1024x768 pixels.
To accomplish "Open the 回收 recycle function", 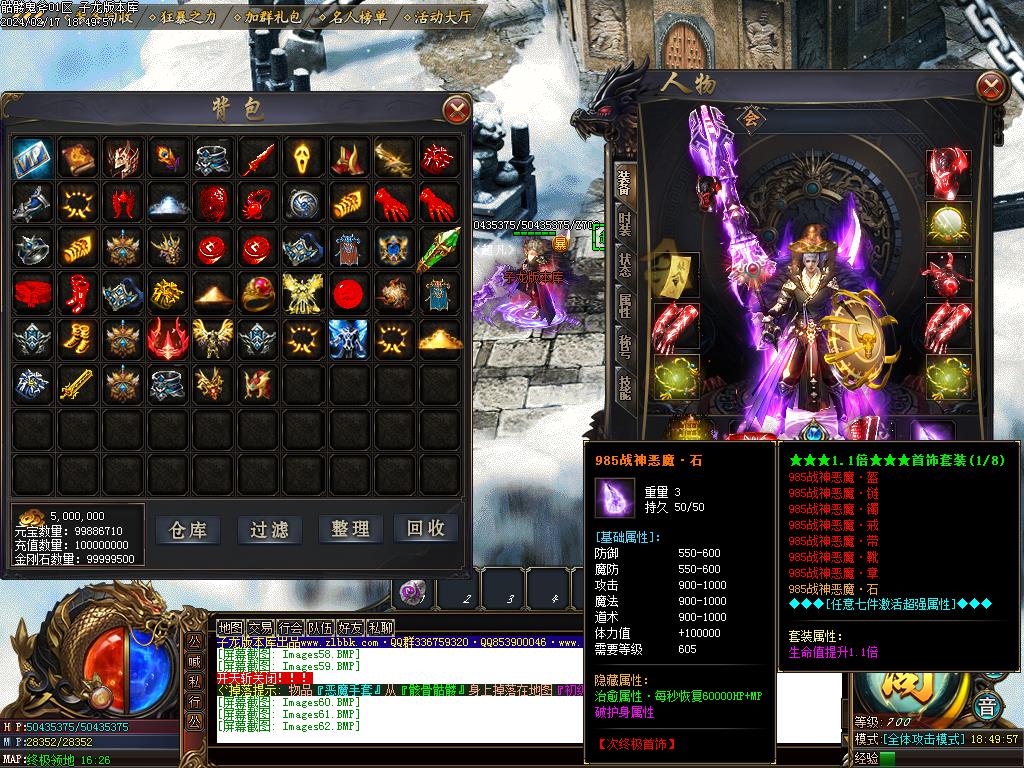I will click(426, 529).
